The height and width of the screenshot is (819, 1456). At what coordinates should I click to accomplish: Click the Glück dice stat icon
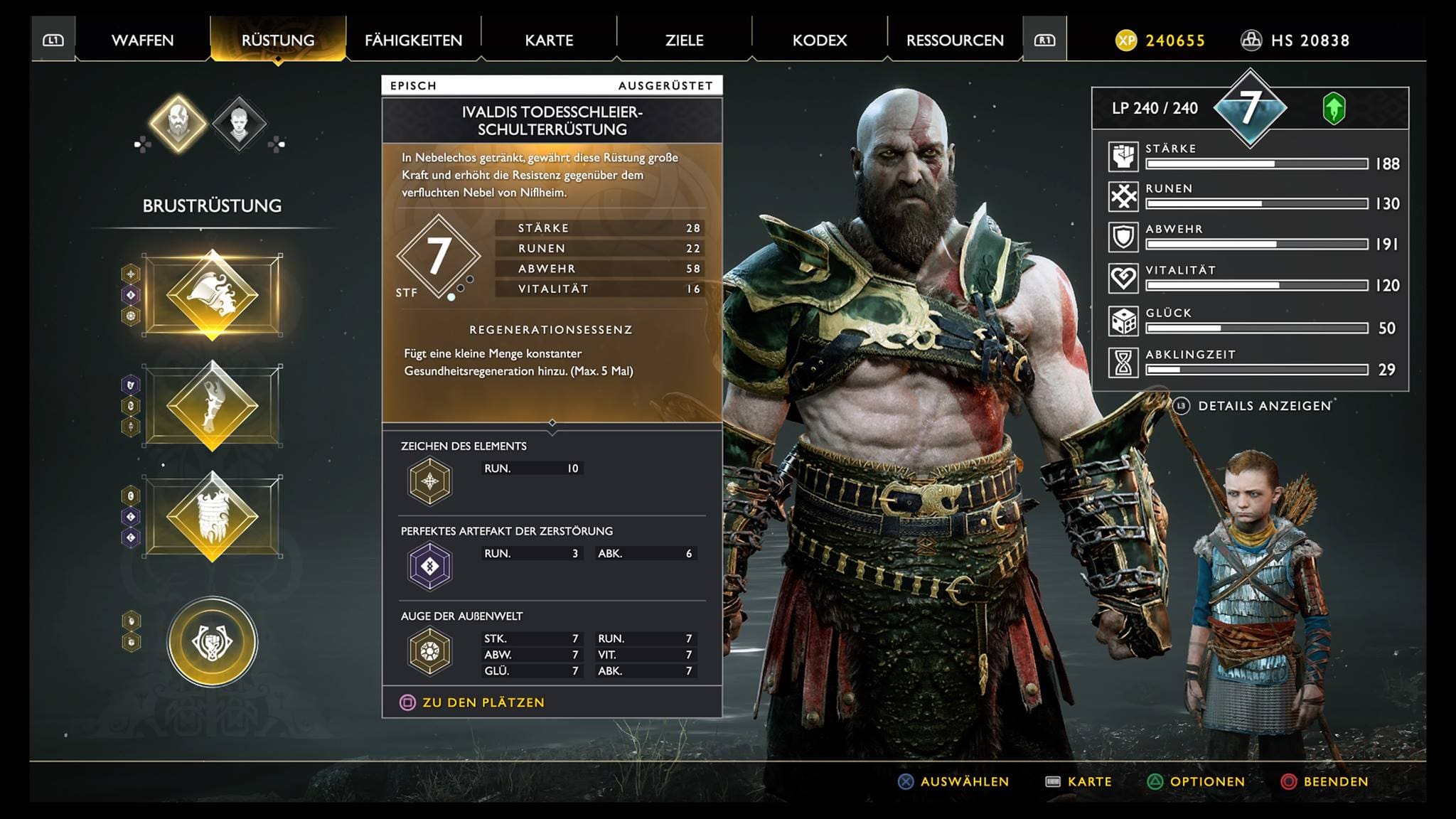click(x=1123, y=321)
